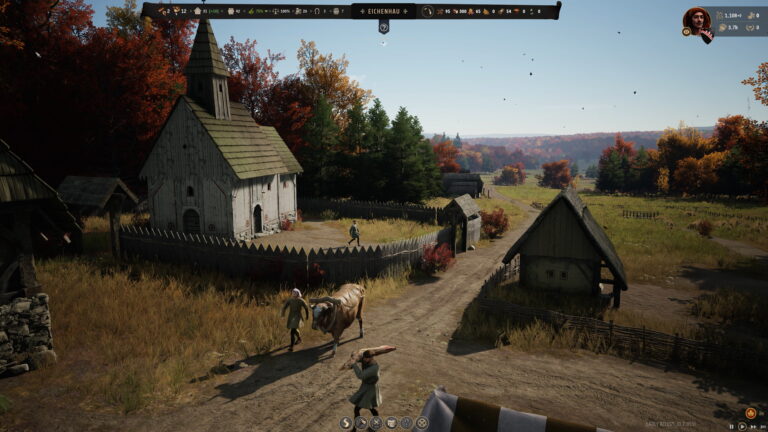Open the Eichenhau settlement name banner

[x=383, y=11]
